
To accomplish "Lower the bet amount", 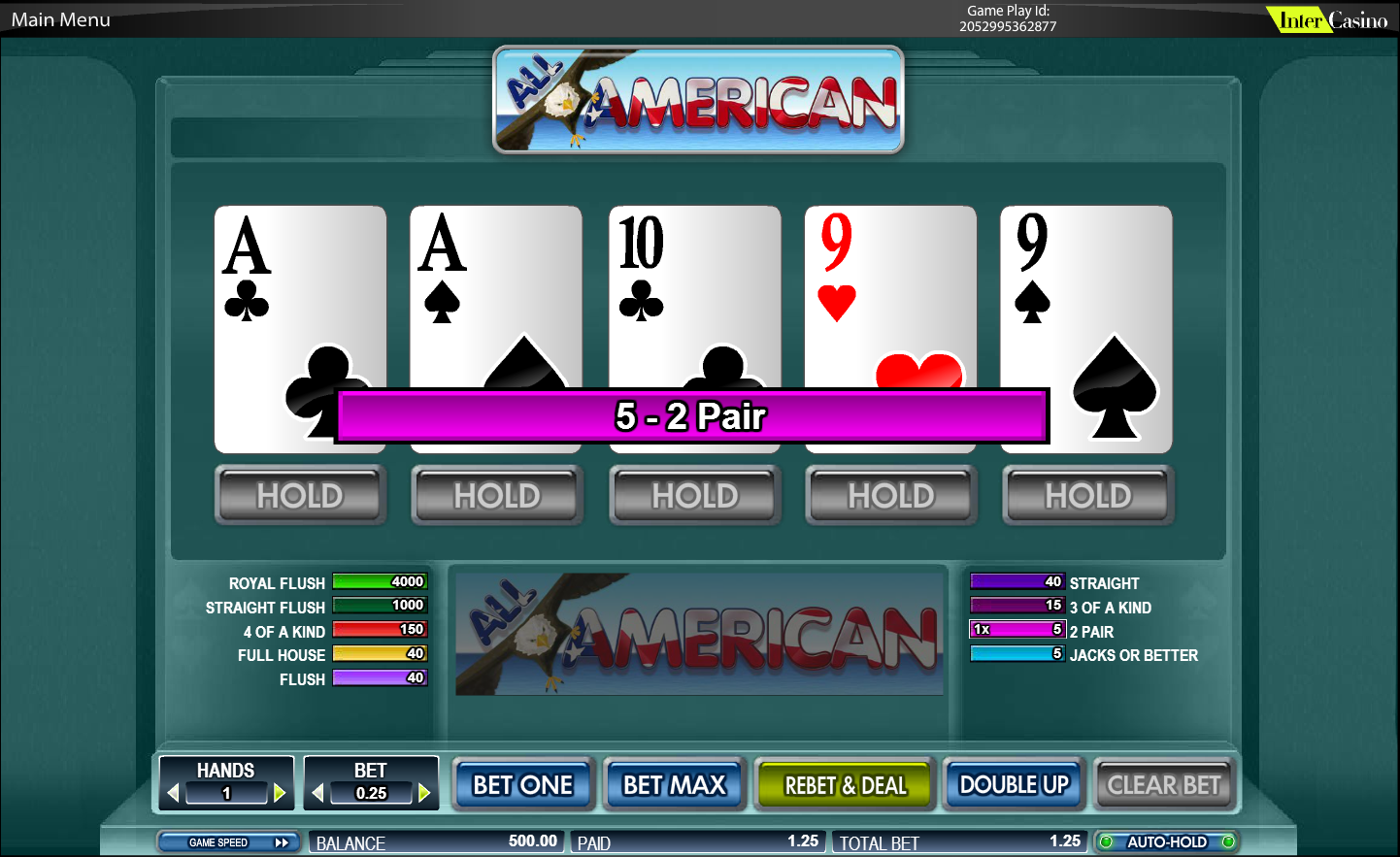I will pyautogui.click(x=317, y=793).
